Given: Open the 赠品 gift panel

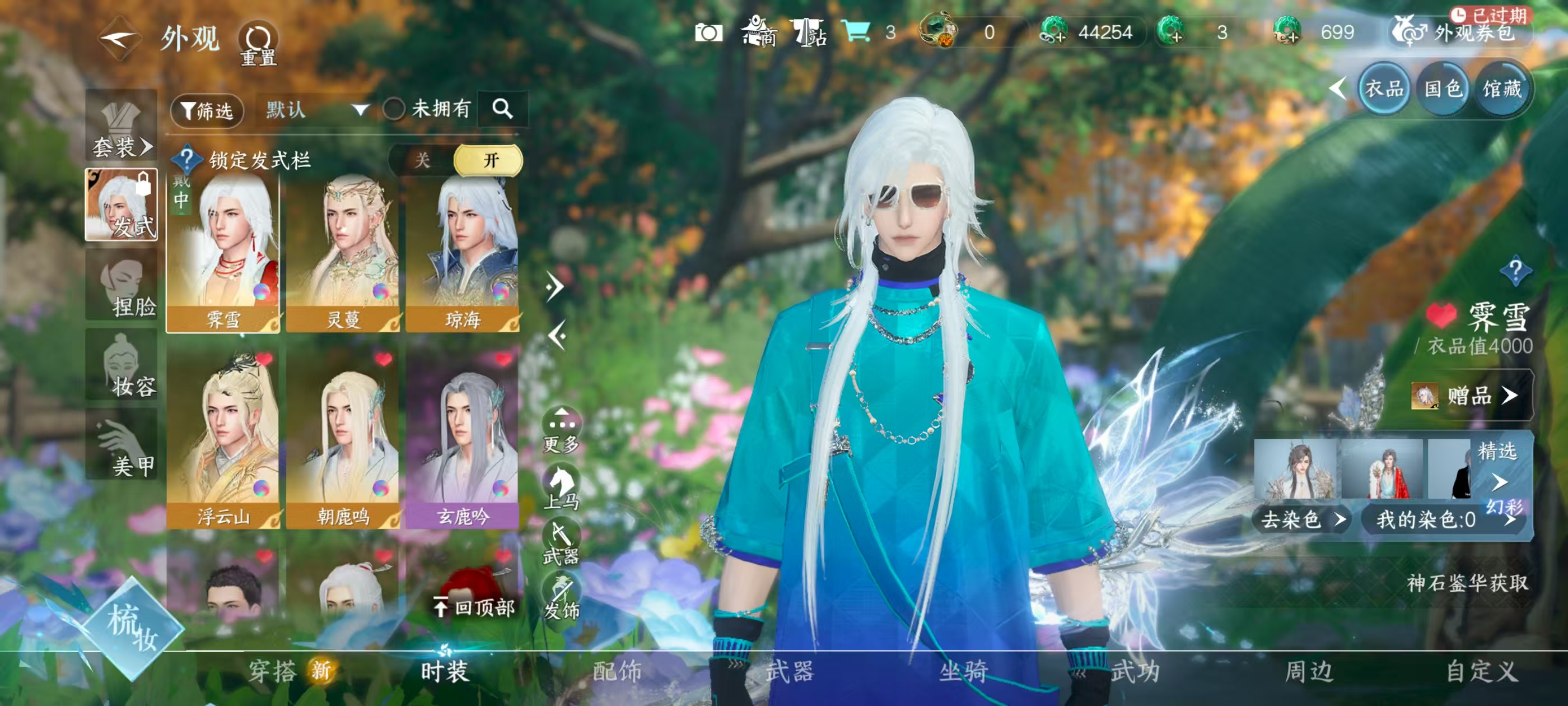Looking at the screenshot, I should pyautogui.click(x=1471, y=396).
